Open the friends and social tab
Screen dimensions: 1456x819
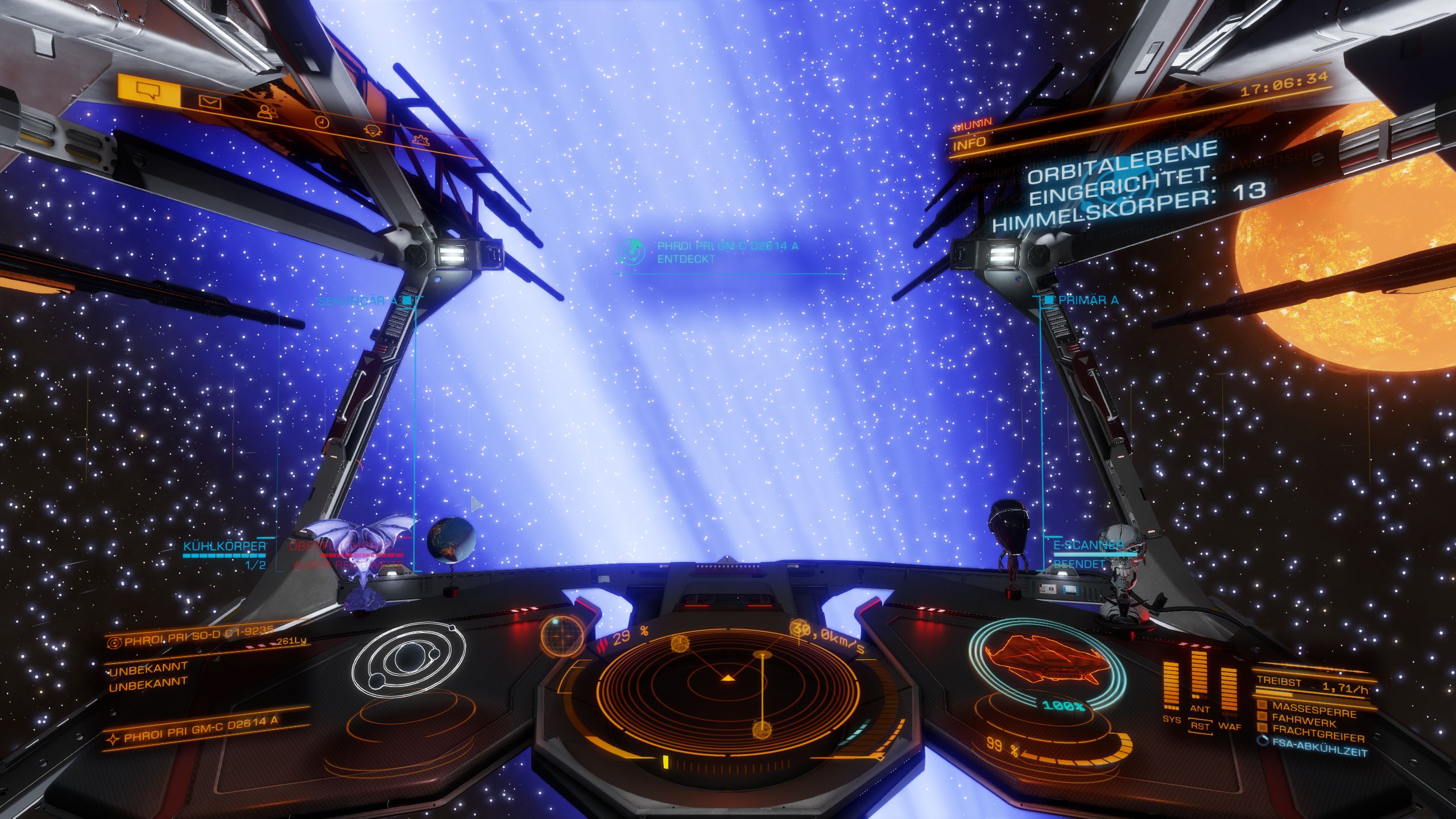tap(266, 111)
